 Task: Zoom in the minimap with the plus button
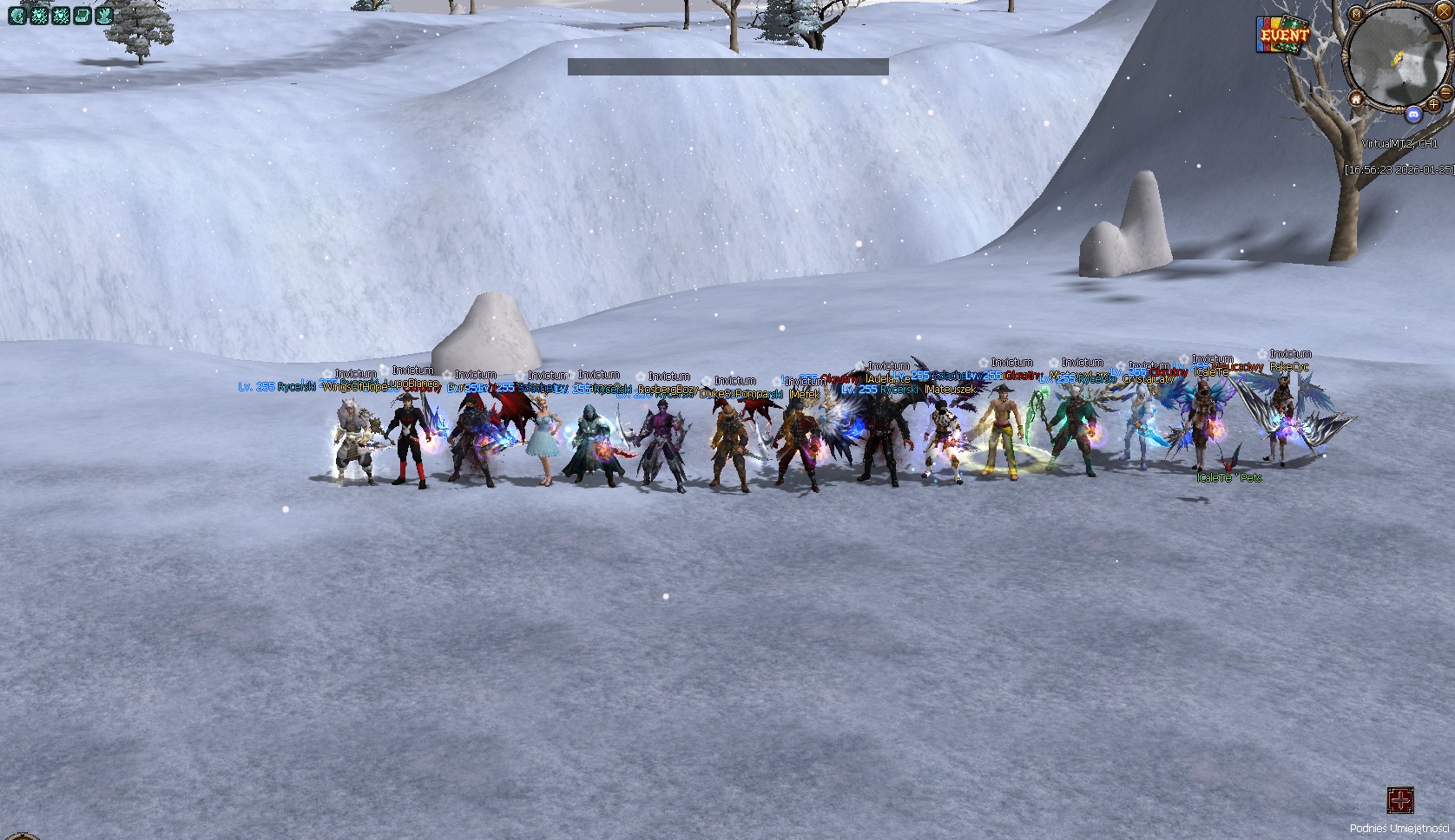point(1433,104)
